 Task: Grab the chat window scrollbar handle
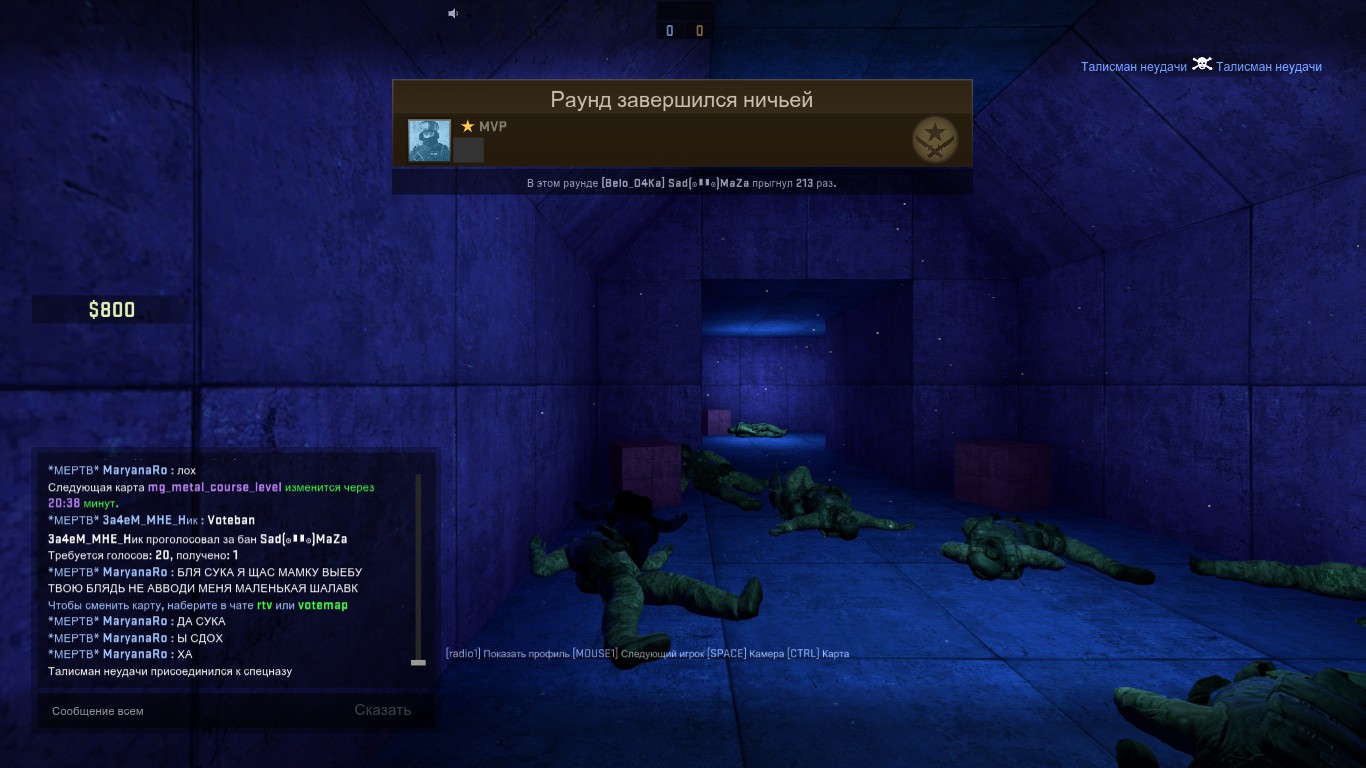pos(418,662)
